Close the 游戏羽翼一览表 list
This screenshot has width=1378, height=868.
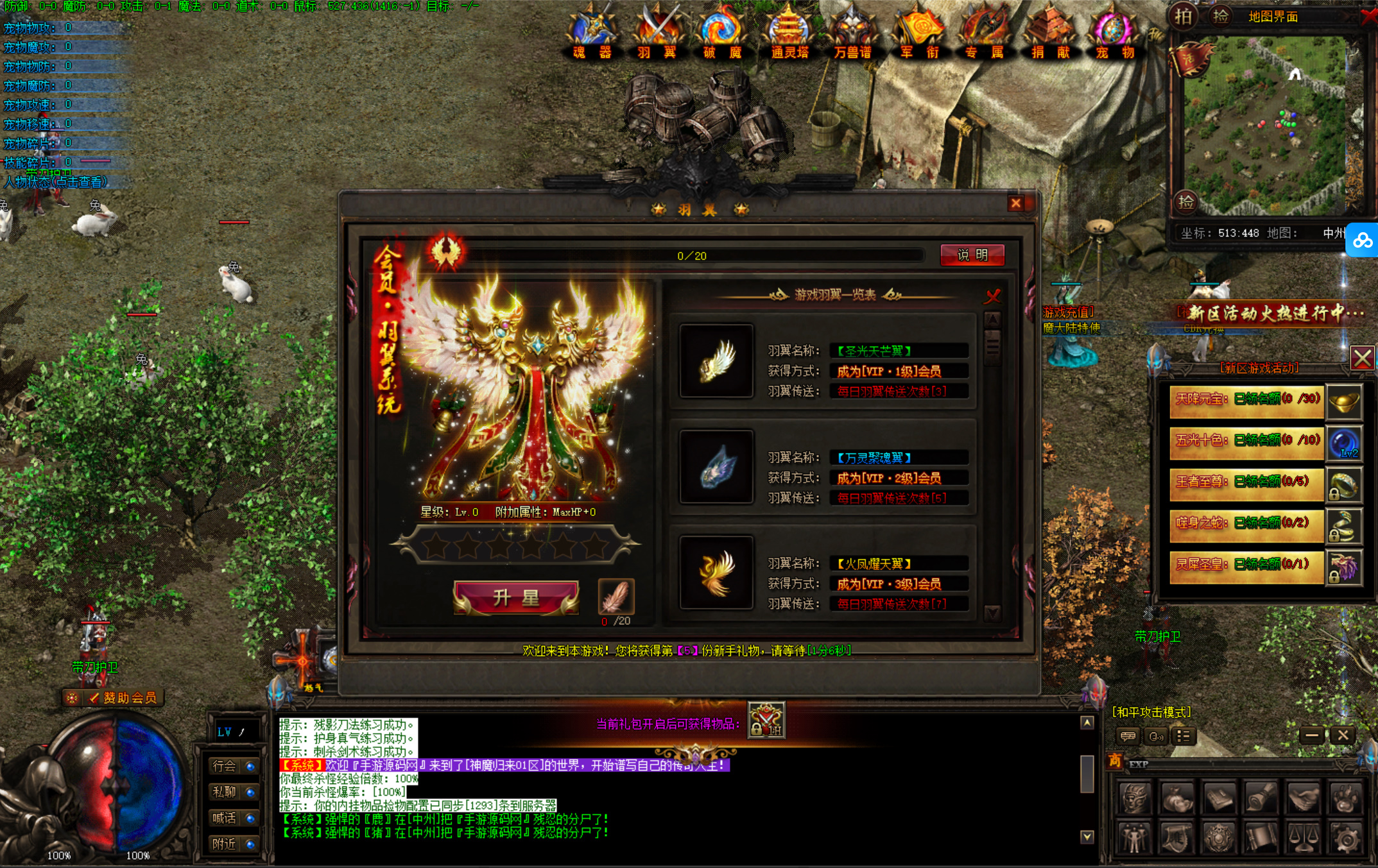pyautogui.click(x=993, y=296)
